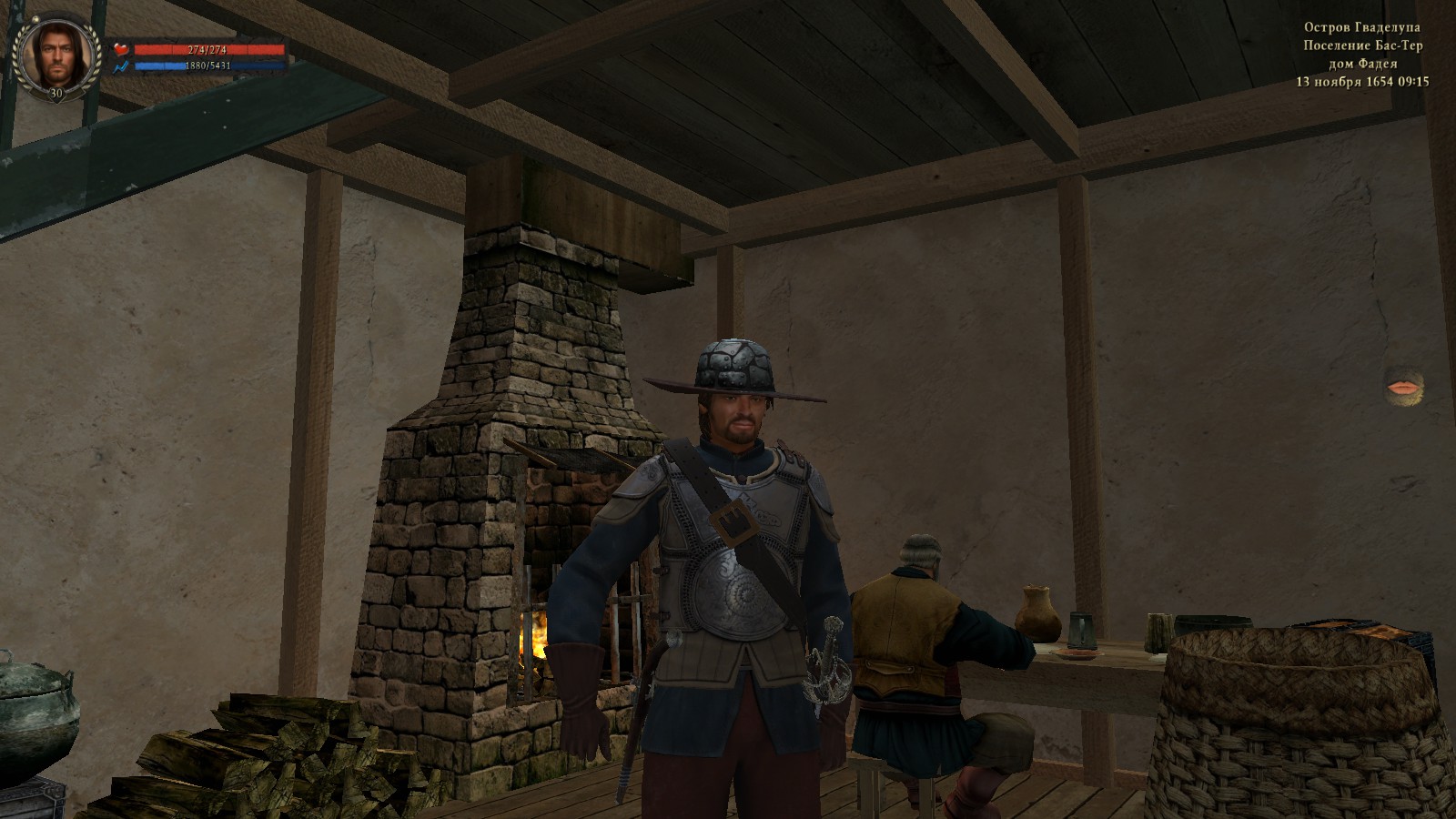Click the hero portrait in the corner
Screen dimensions: 1456x819
(x=56, y=55)
